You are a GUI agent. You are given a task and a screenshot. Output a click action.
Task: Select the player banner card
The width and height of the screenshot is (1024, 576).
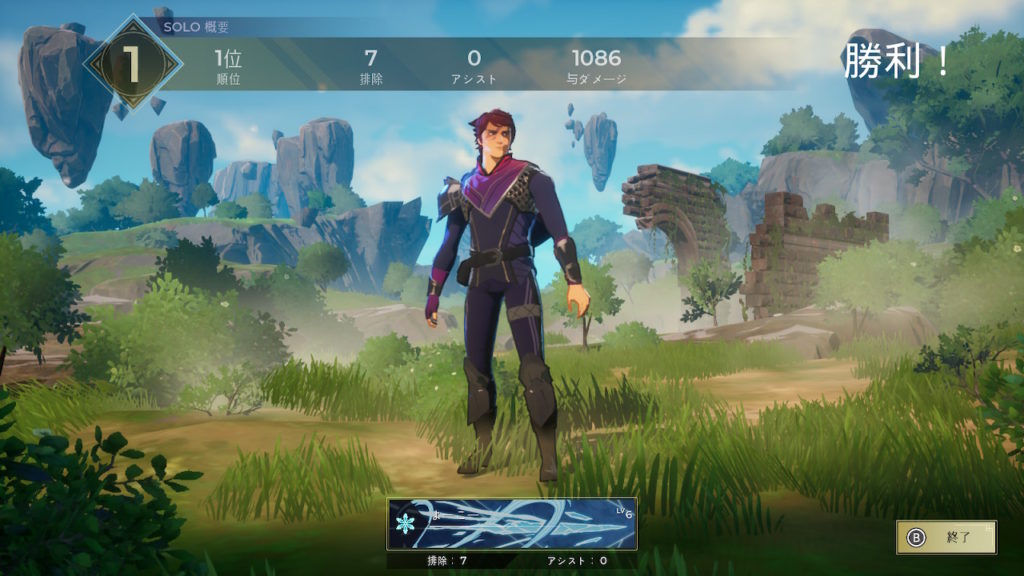512,524
